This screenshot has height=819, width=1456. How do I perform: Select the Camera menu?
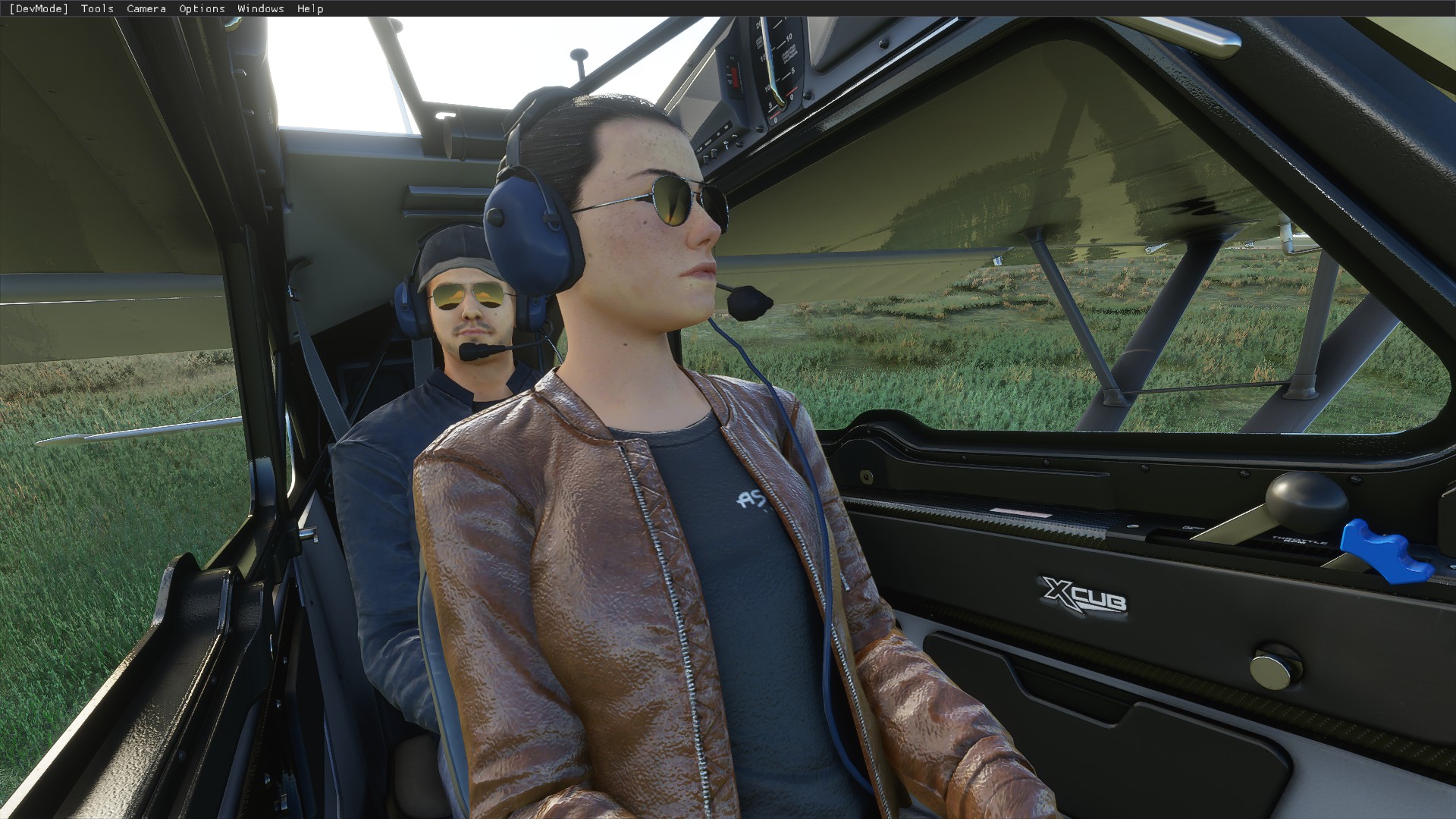(x=146, y=8)
